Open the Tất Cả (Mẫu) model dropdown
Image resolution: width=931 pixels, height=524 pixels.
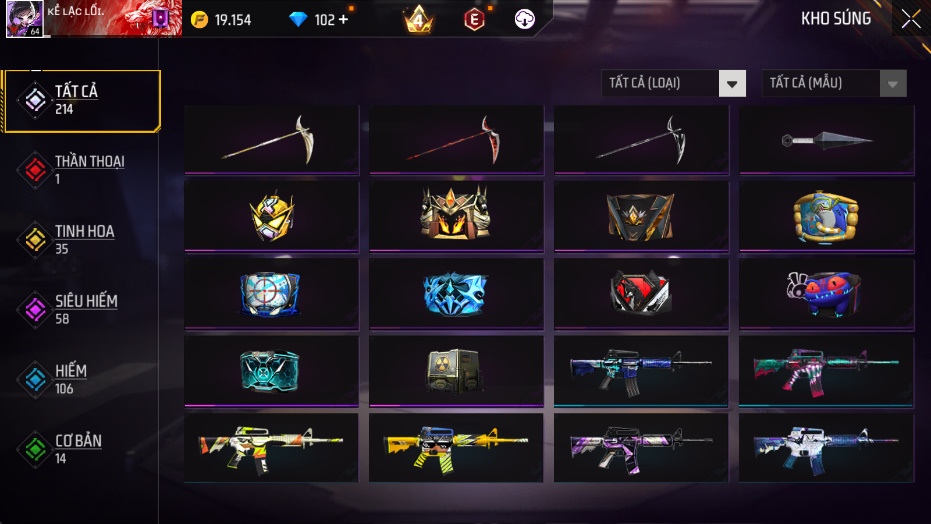[x=834, y=83]
